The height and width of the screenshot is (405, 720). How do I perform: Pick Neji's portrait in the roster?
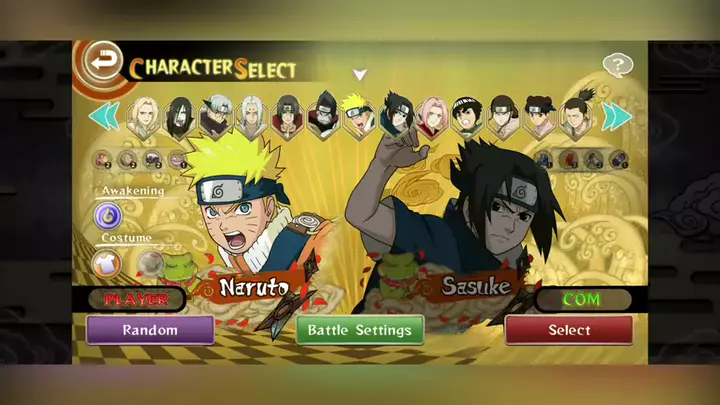(503, 116)
